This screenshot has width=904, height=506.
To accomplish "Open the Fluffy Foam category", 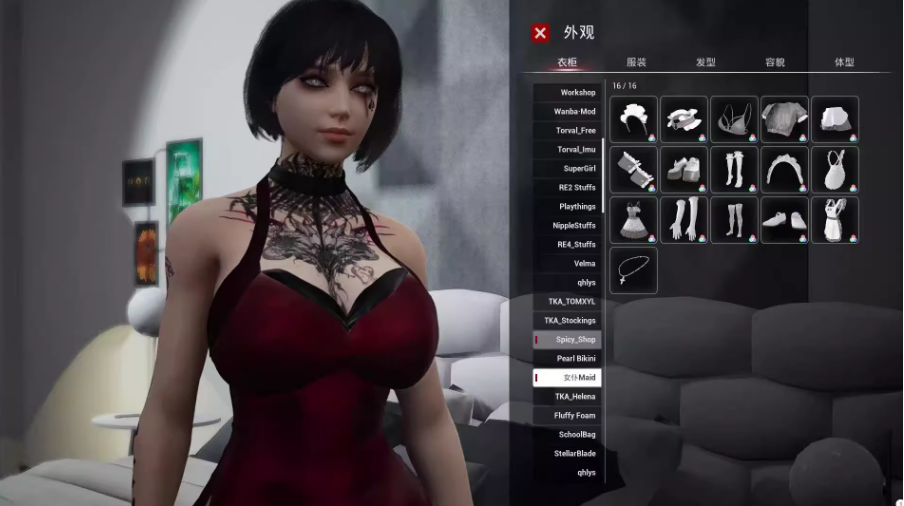I will 568,416.
